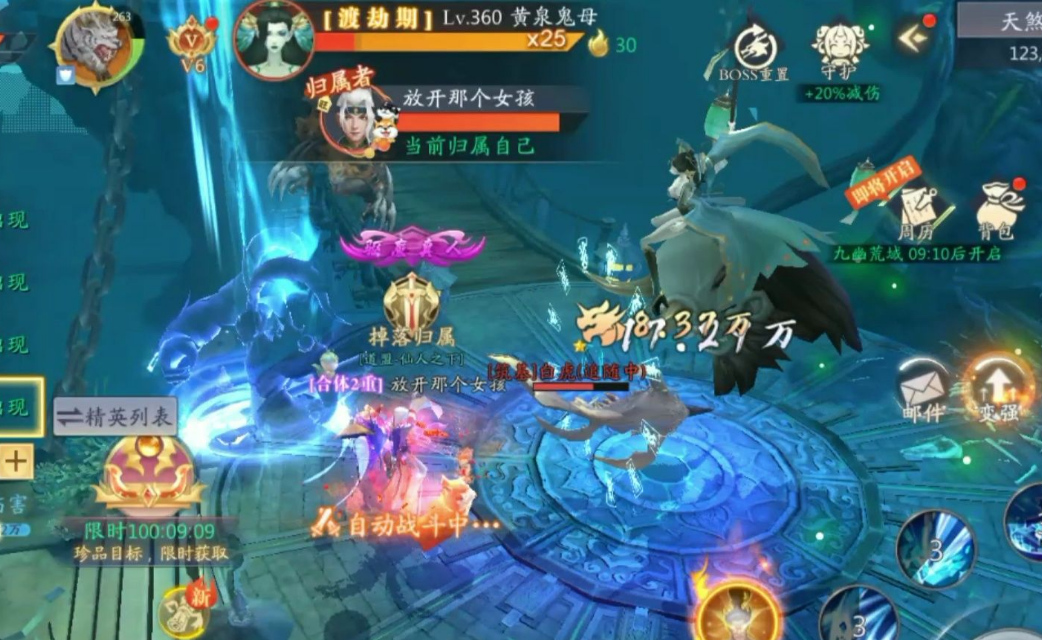Switch to the 精英列表 elite list
The width and height of the screenshot is (1042, 640).
pyautogui.click(x=114, y=416)
